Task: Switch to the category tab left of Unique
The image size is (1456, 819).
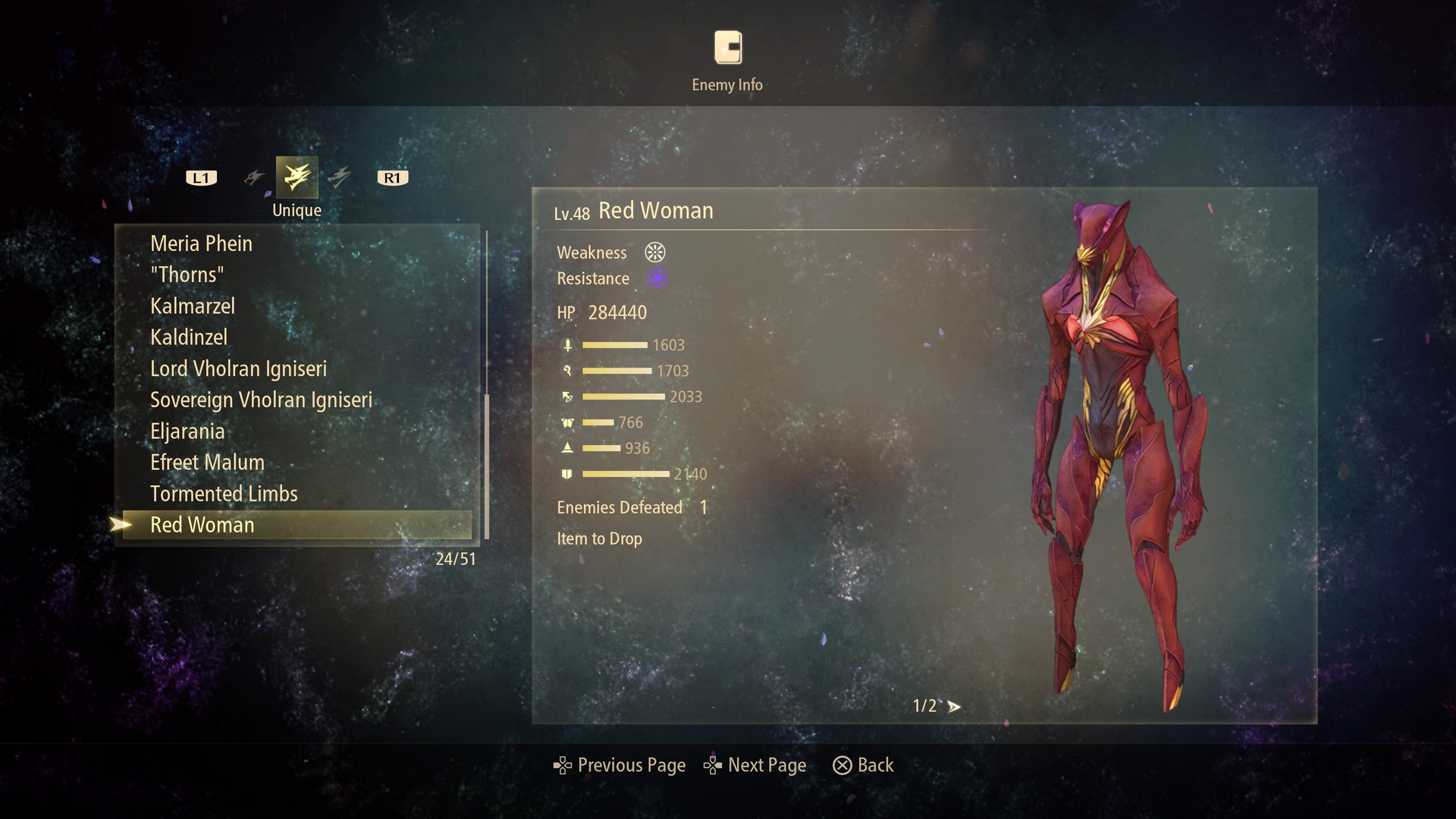Action: [254, 177]
